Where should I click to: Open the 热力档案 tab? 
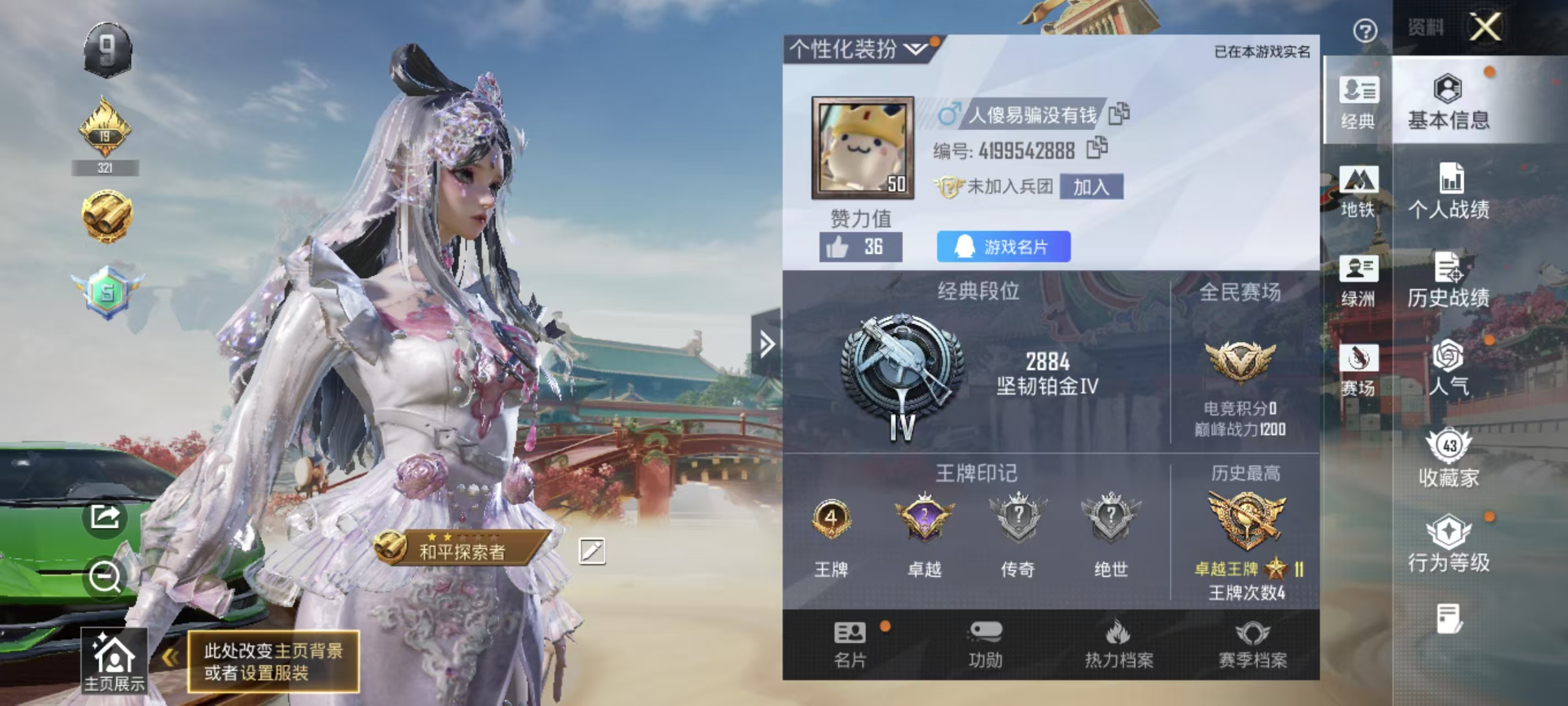[1119, 644]
